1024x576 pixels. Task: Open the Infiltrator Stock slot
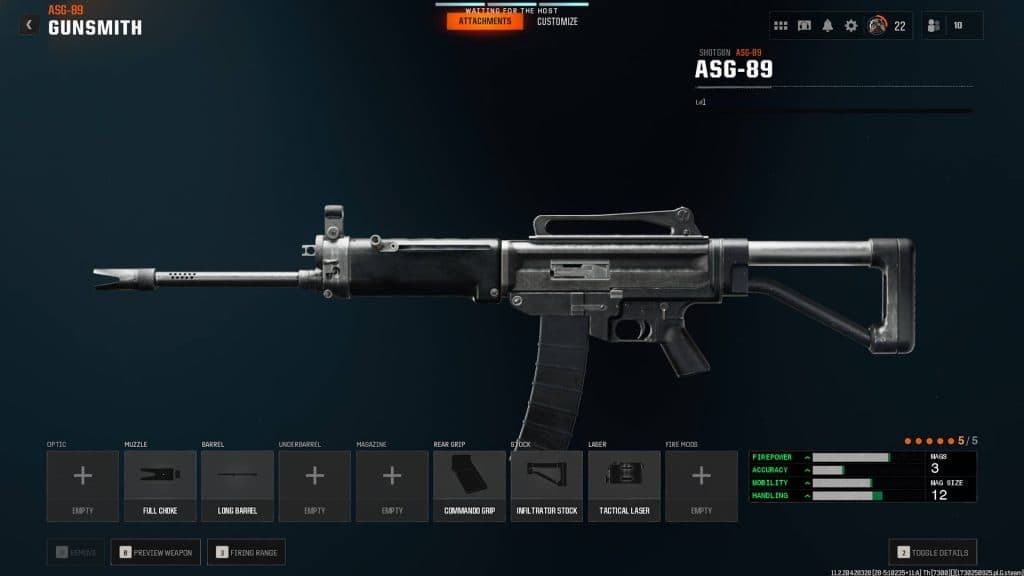[x=547, y=485]
